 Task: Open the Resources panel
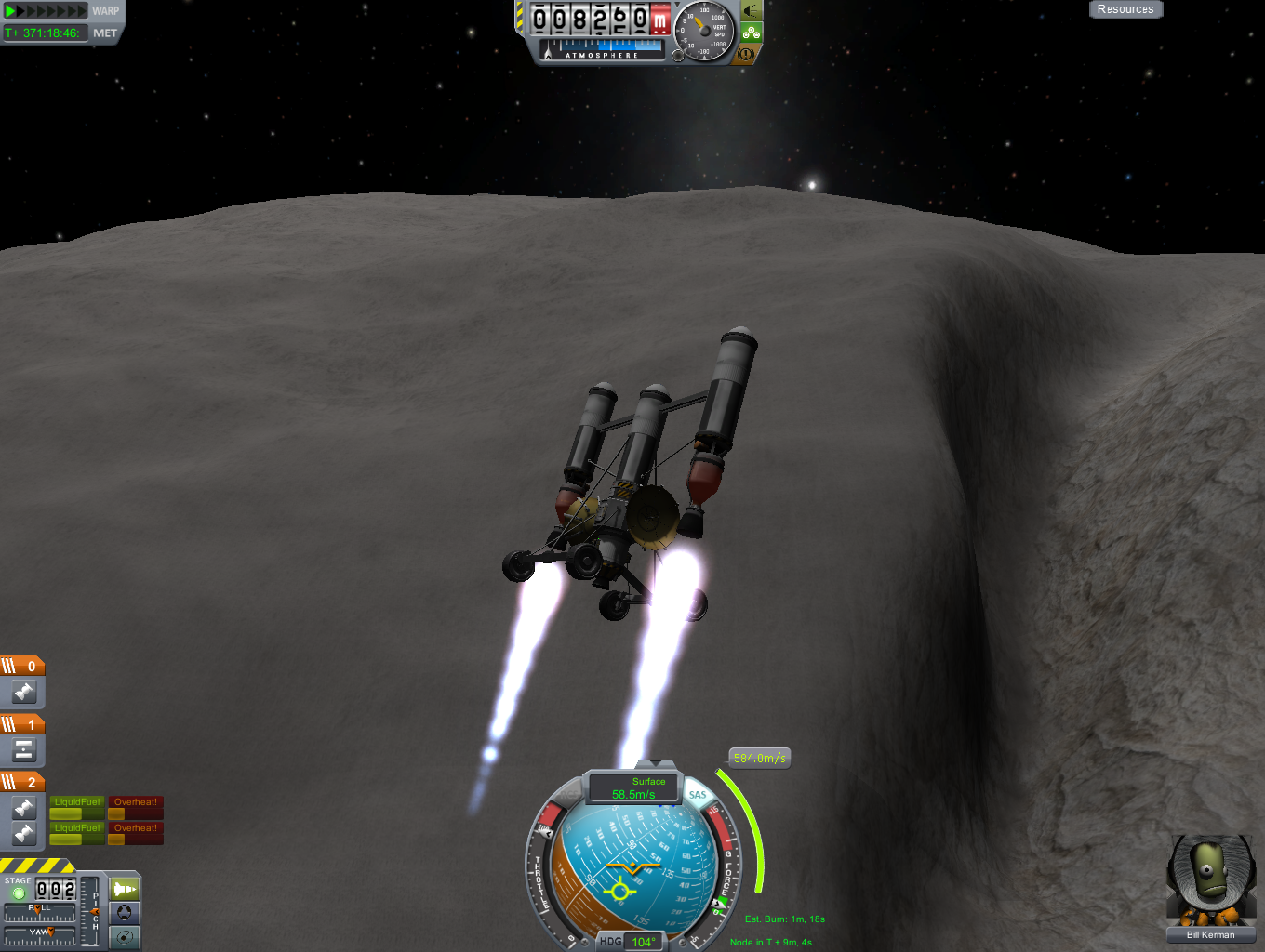[1125, 9]
